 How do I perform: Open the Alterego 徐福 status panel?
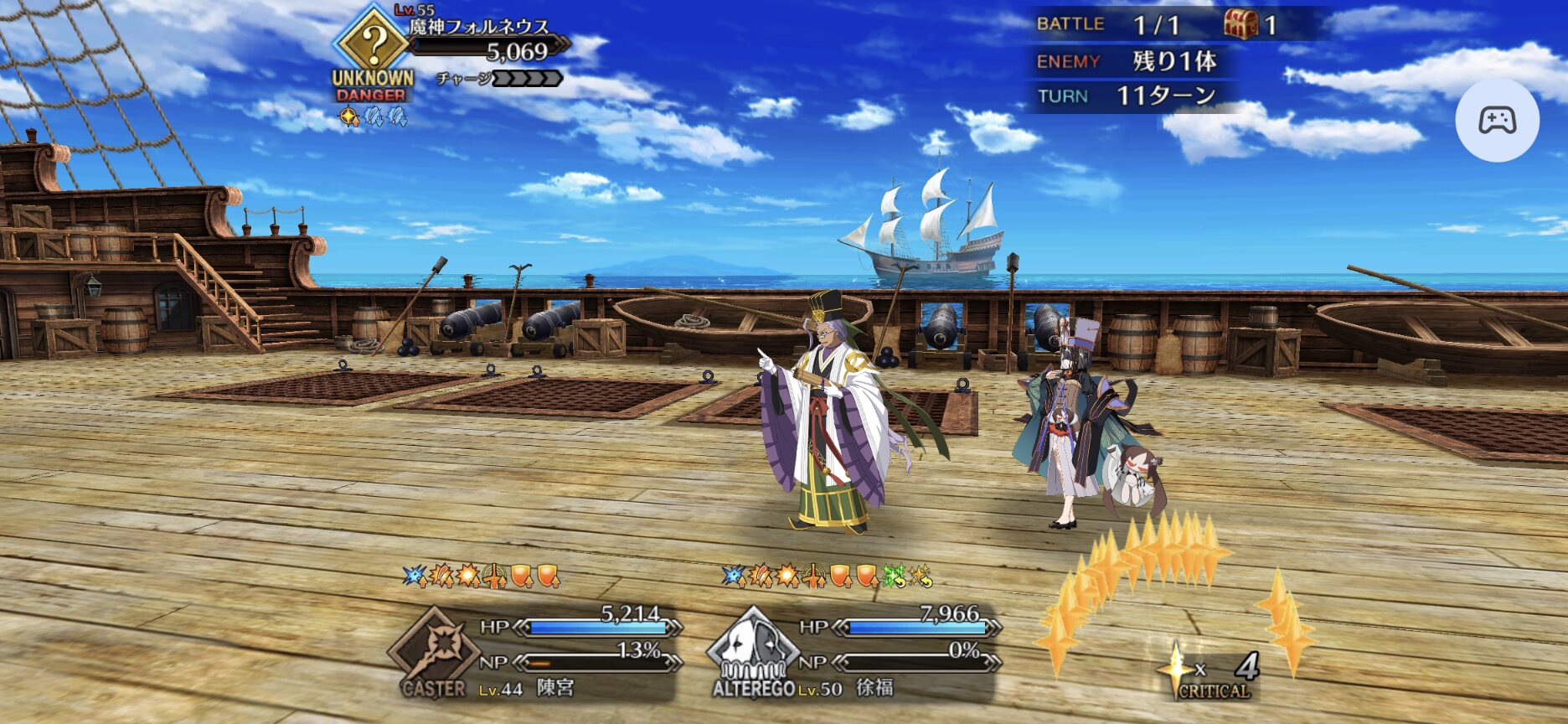(x=854, y=654)
